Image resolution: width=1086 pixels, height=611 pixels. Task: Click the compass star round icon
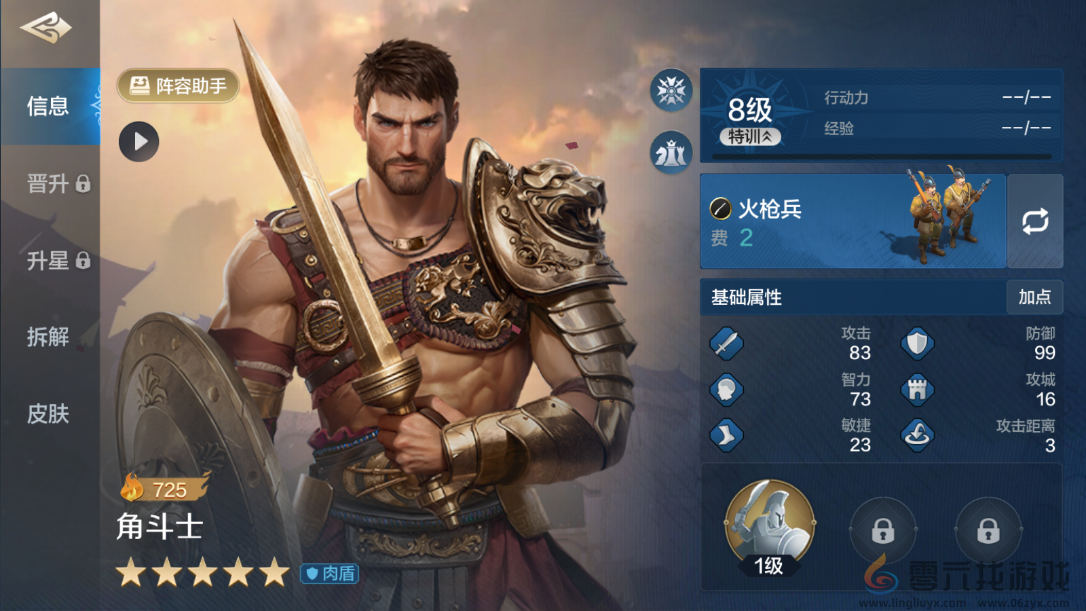pyautogui.click(x=671, y=91)
